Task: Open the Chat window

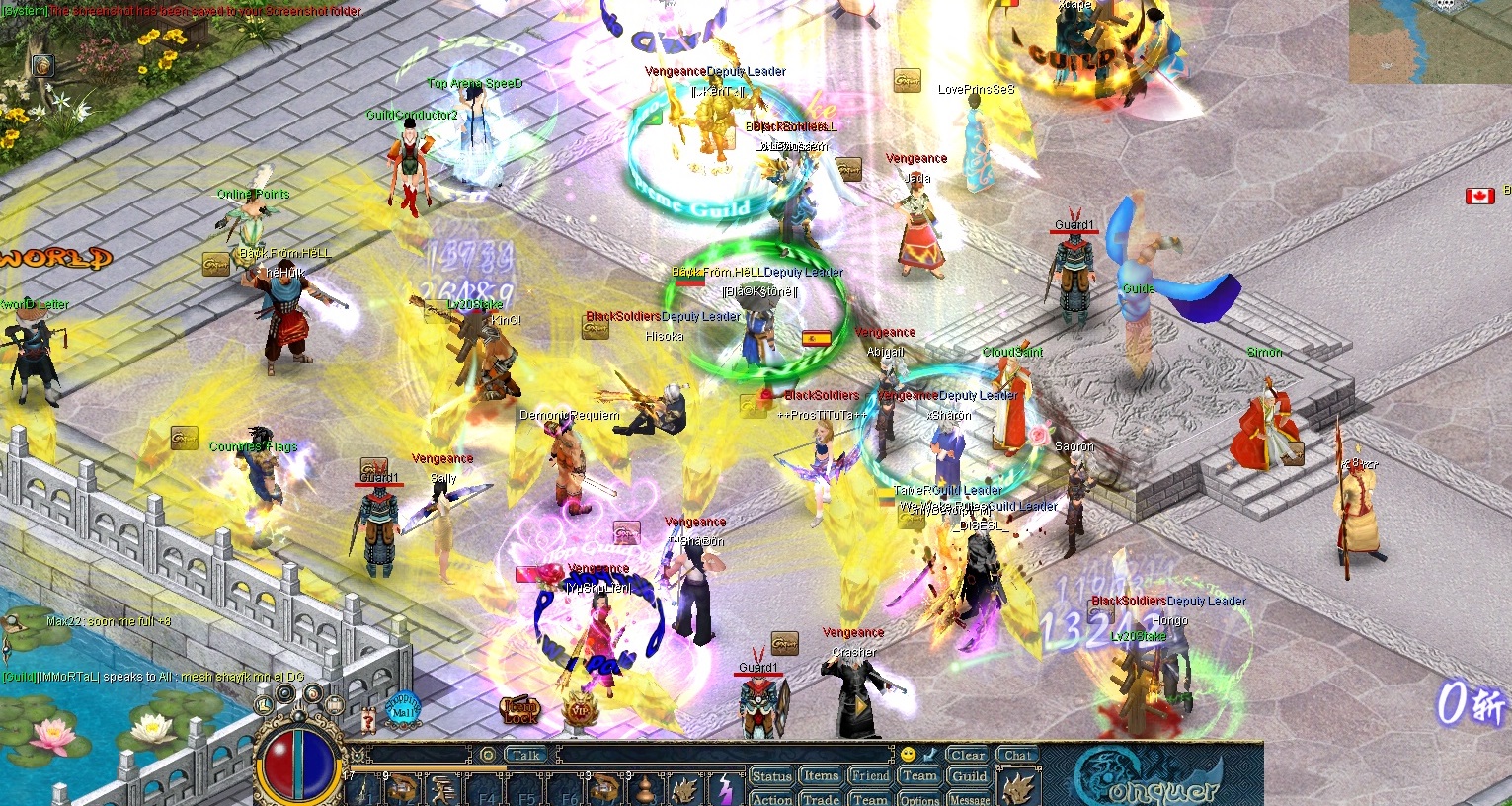Action: (x=1018, y=754)
